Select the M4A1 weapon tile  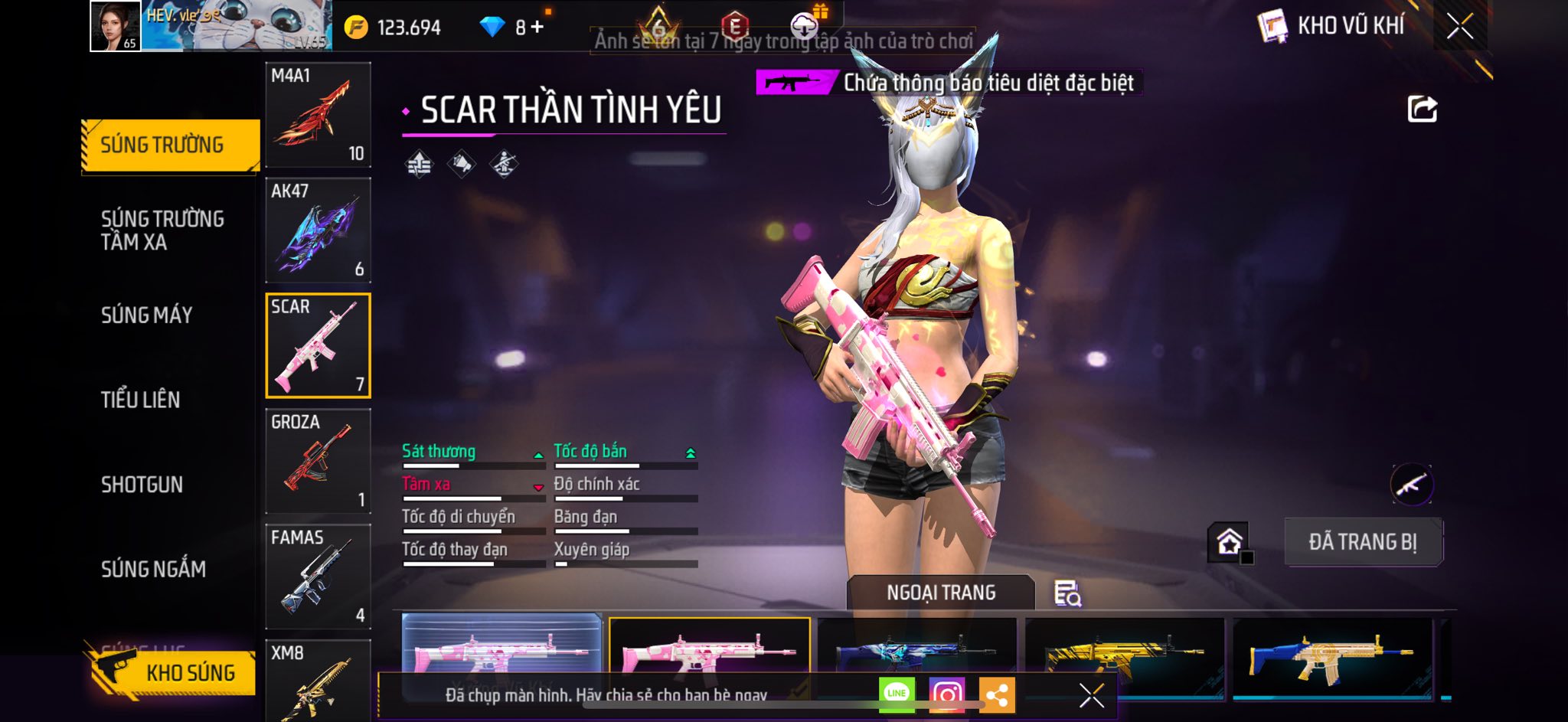pyautogui.click(x=318, y=115)
